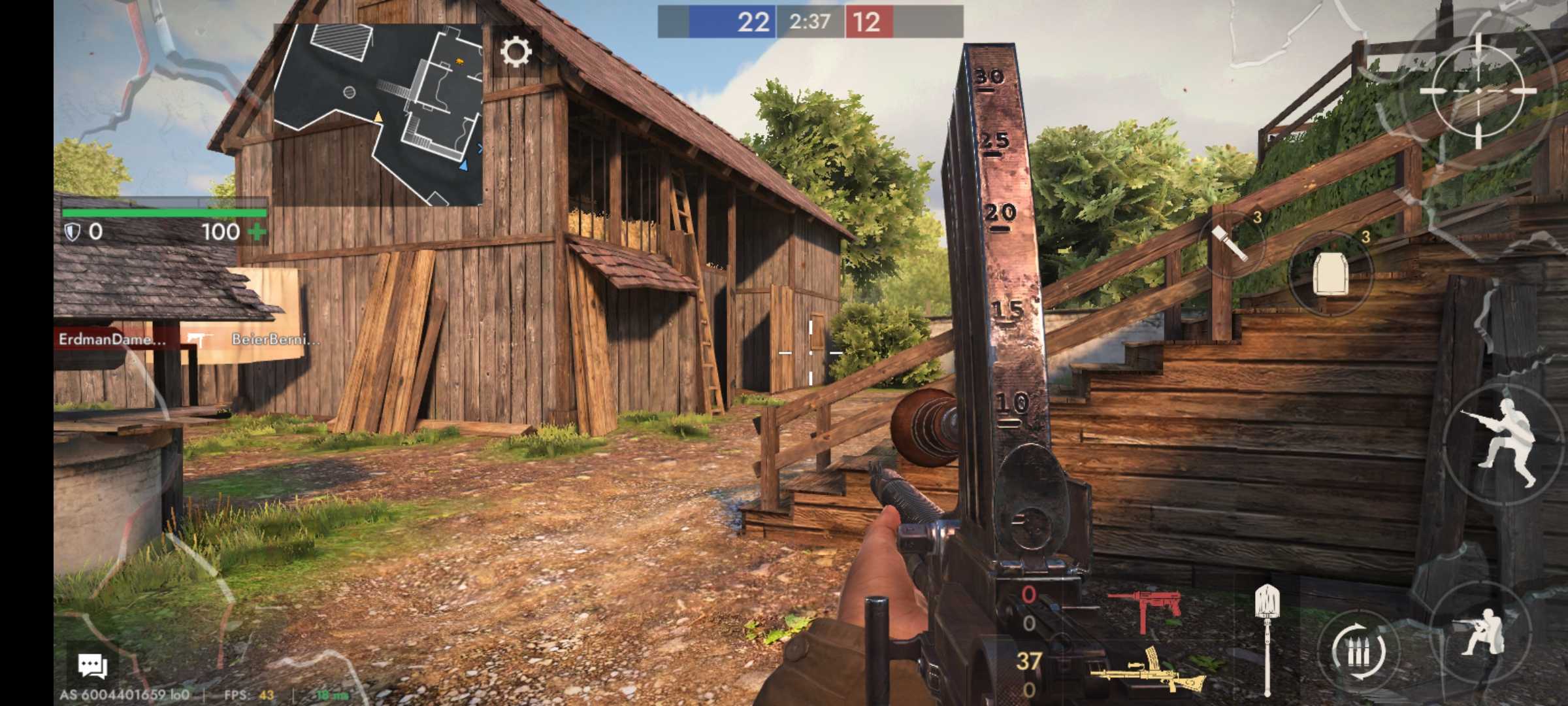
Task: Equip the shovel melee weapon
Action: coord(1267,637)
